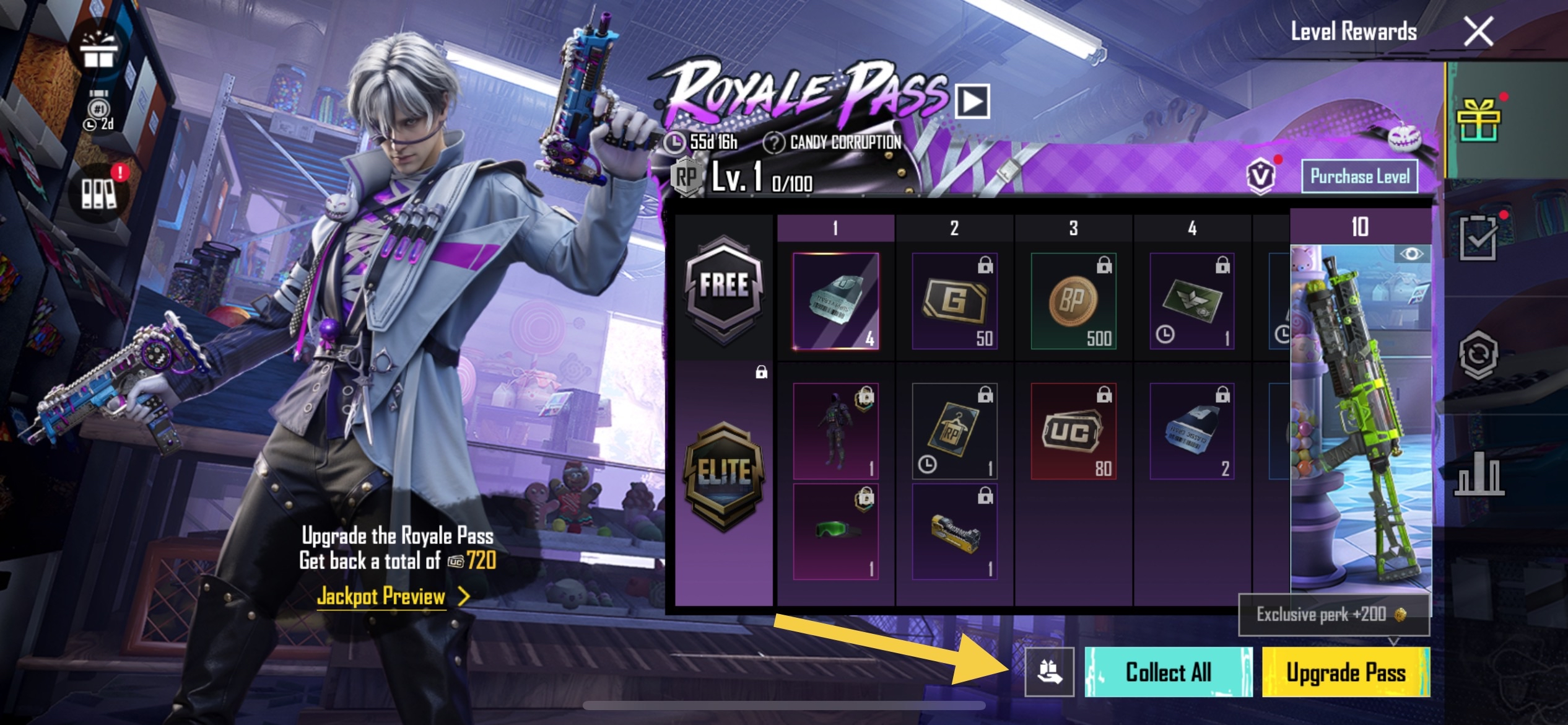
Task: Select the green goggles elite reward
Action: coord(835,532)
